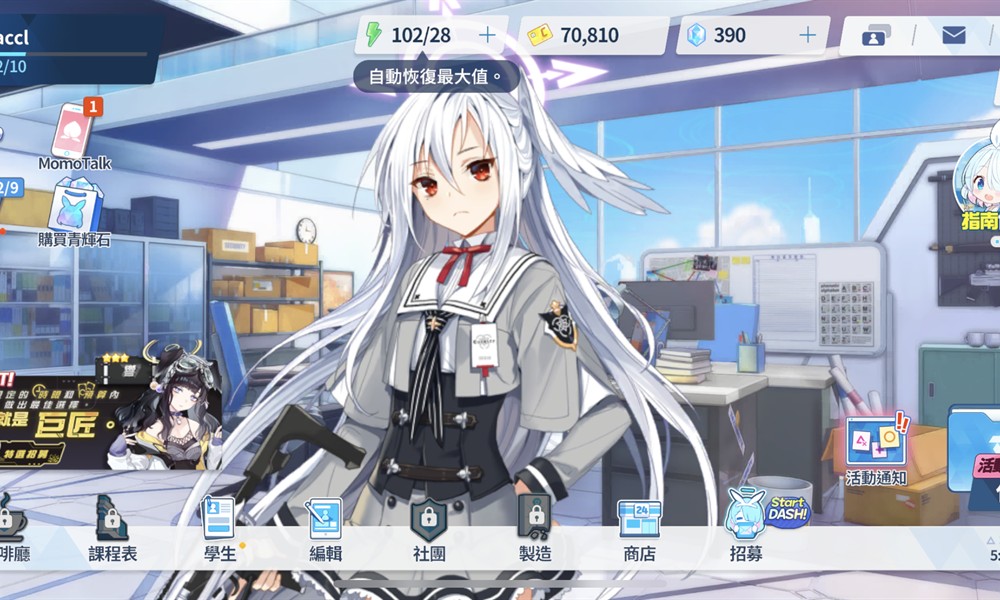Select the locked 課程表 schedule menu
The width and height of the screenshot is (1000, 600).
112,528
